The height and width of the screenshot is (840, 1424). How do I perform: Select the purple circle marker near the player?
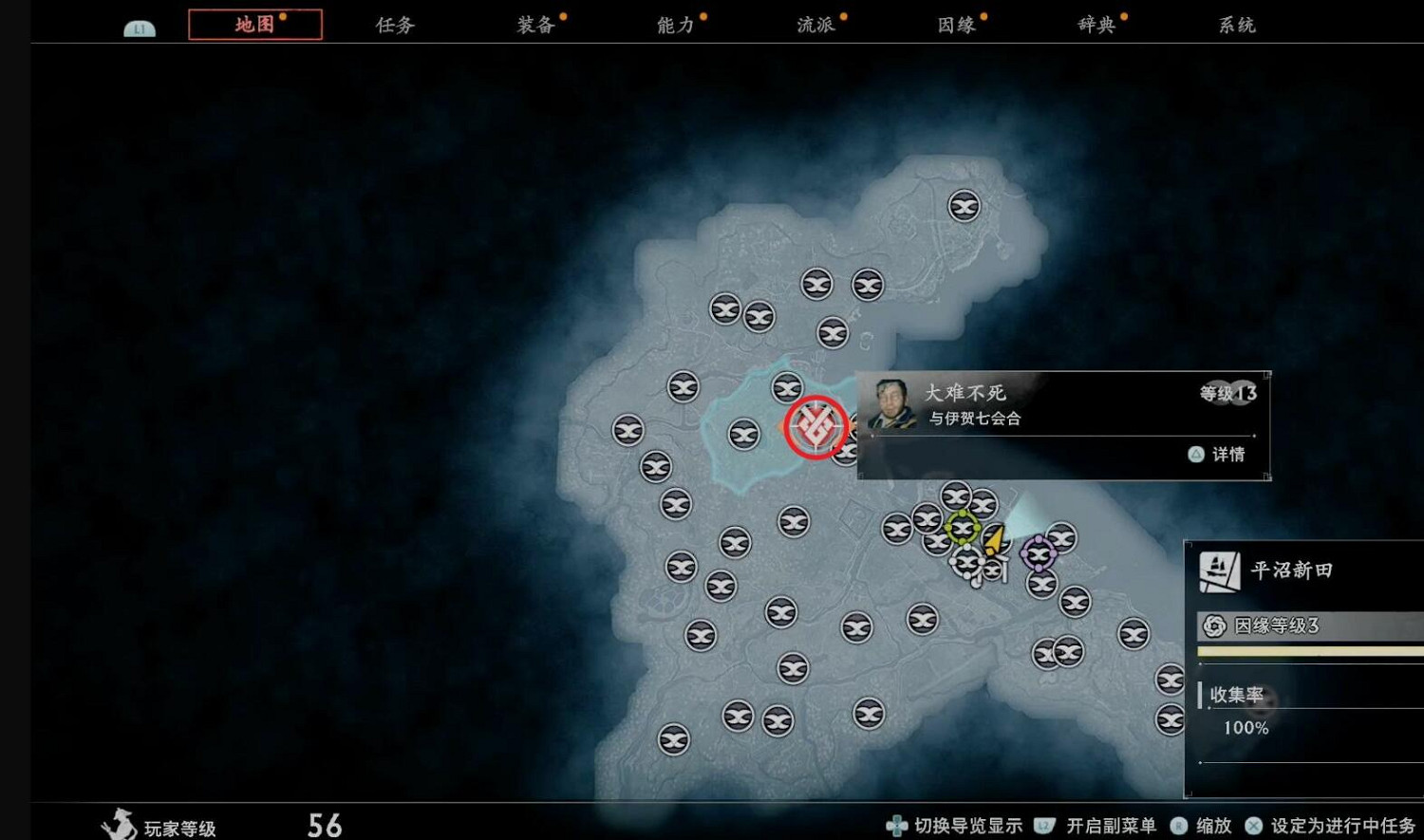[1040, 553]
